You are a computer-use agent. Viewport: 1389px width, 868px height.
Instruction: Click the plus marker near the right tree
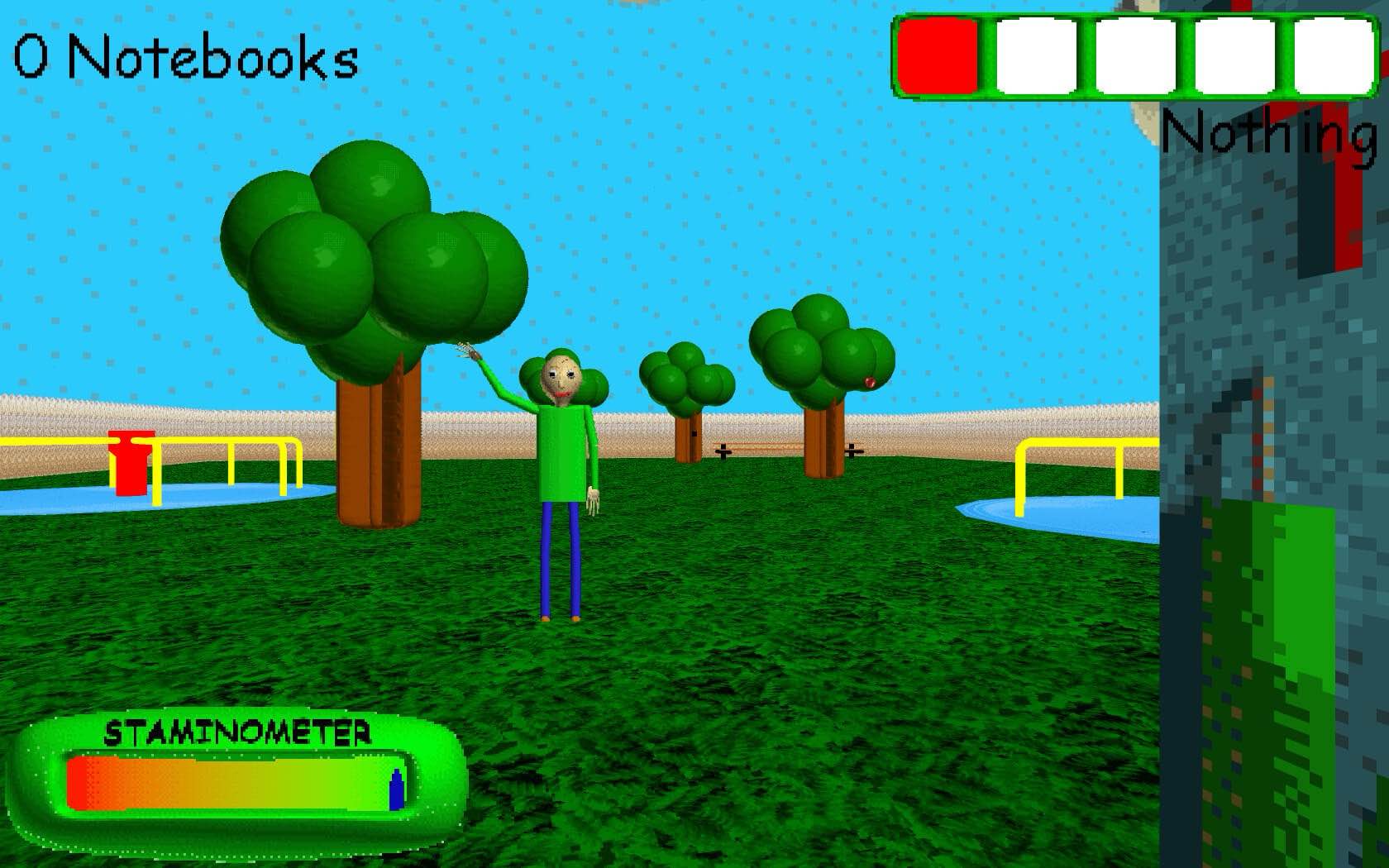[x=852, y=453]
